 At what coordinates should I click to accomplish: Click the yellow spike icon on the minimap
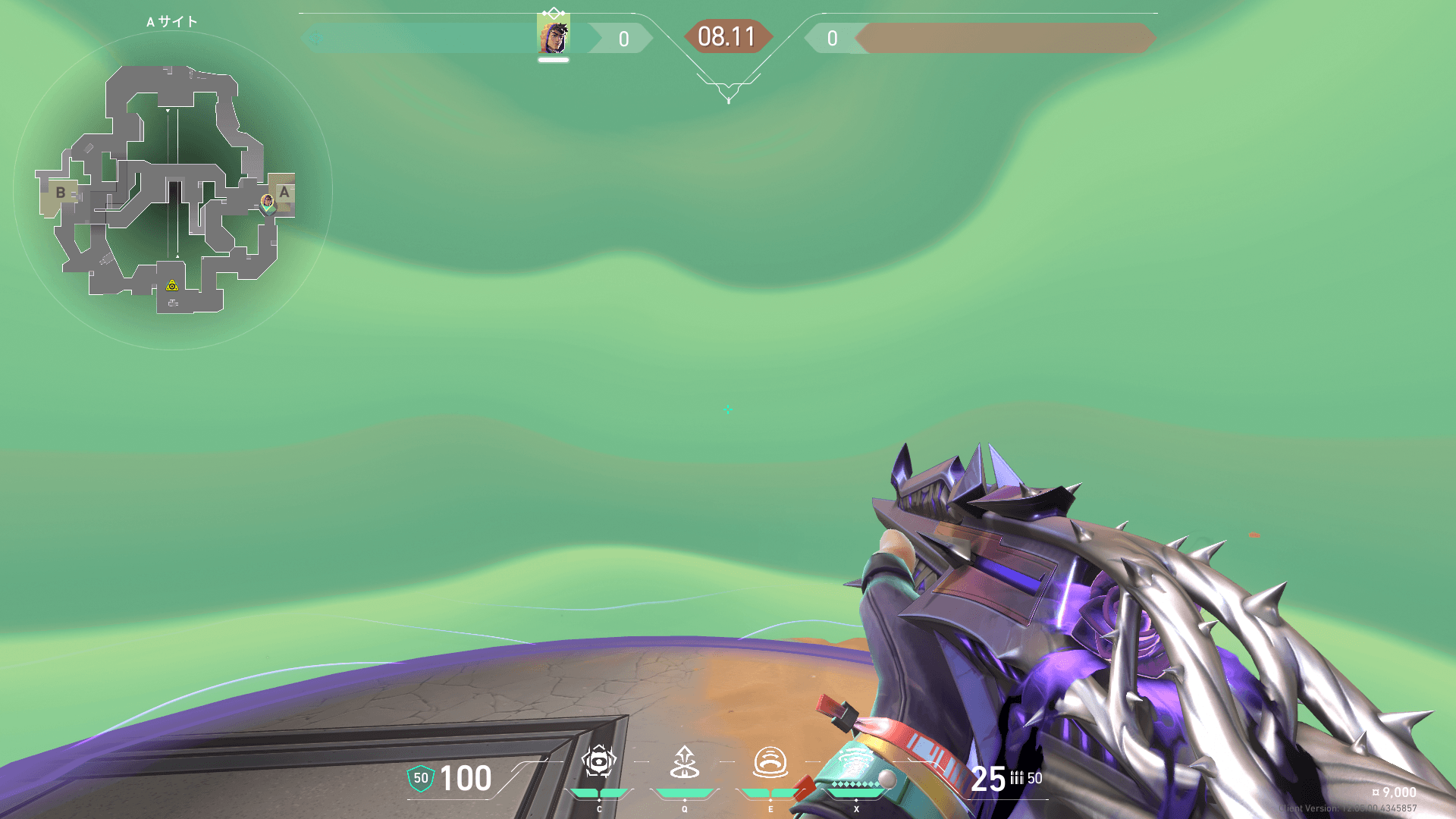(x=172, y=286)
